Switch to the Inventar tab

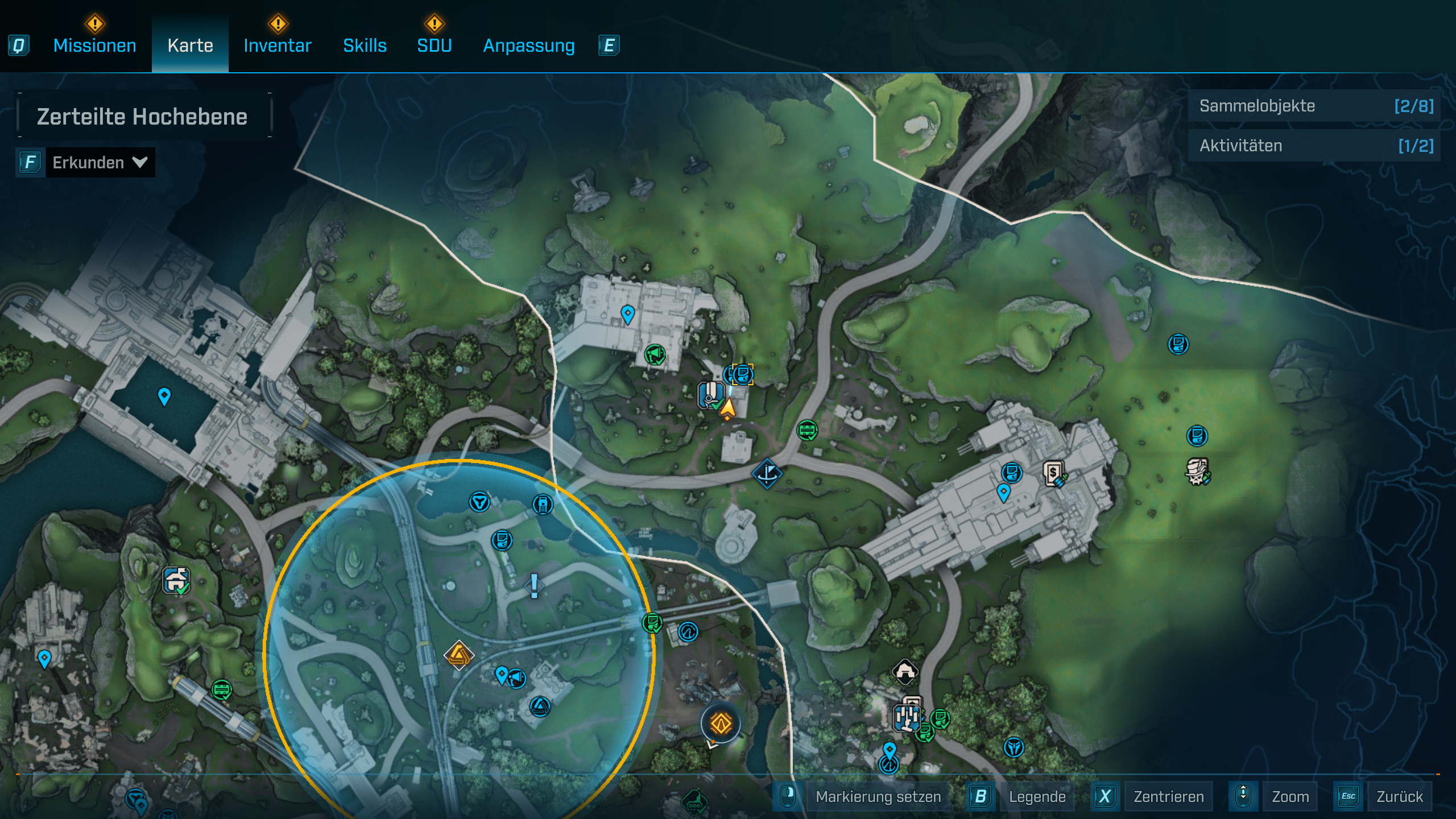click(277, 45)
